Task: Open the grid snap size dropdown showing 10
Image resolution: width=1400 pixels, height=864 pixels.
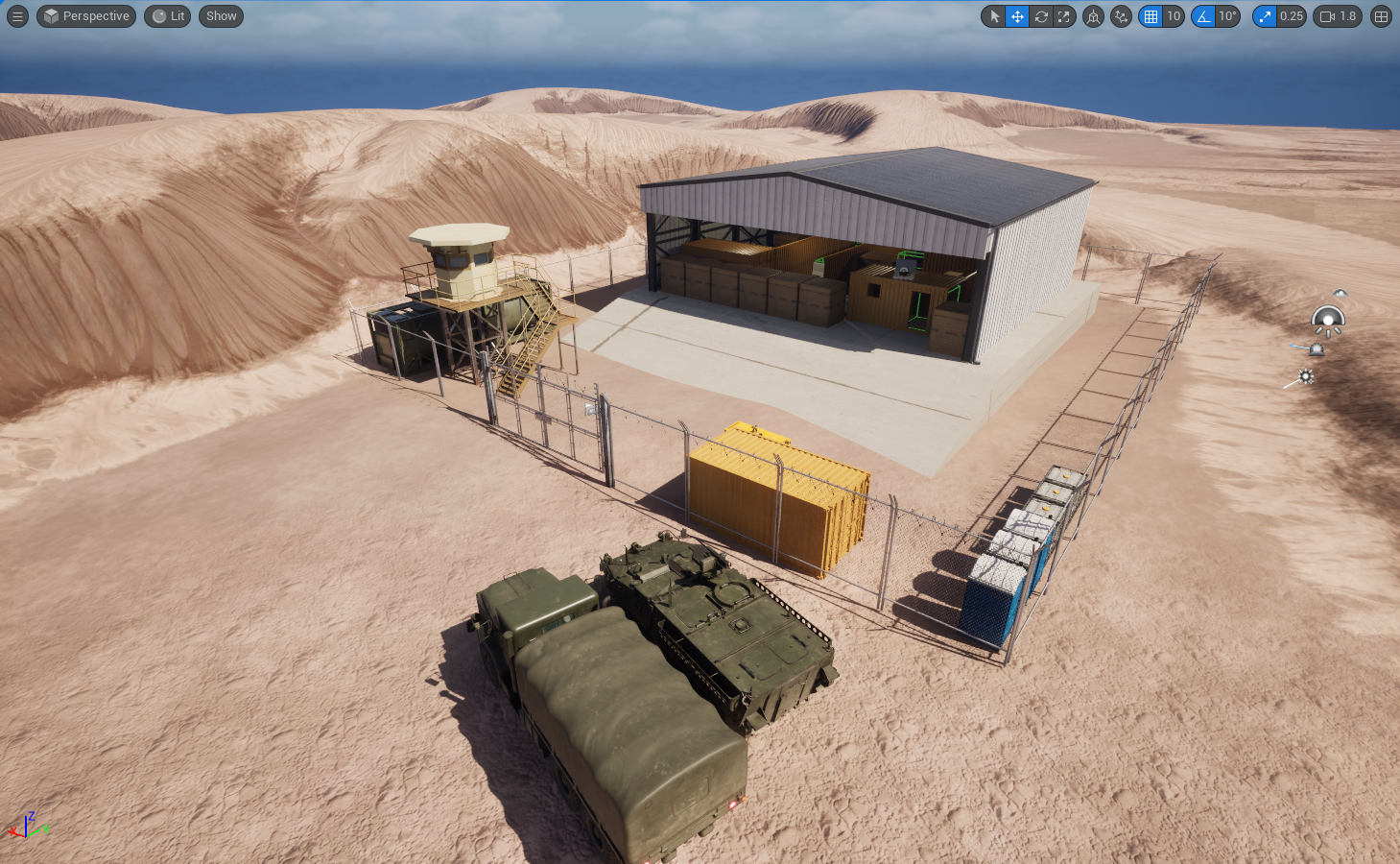Action: [1175, 16]
